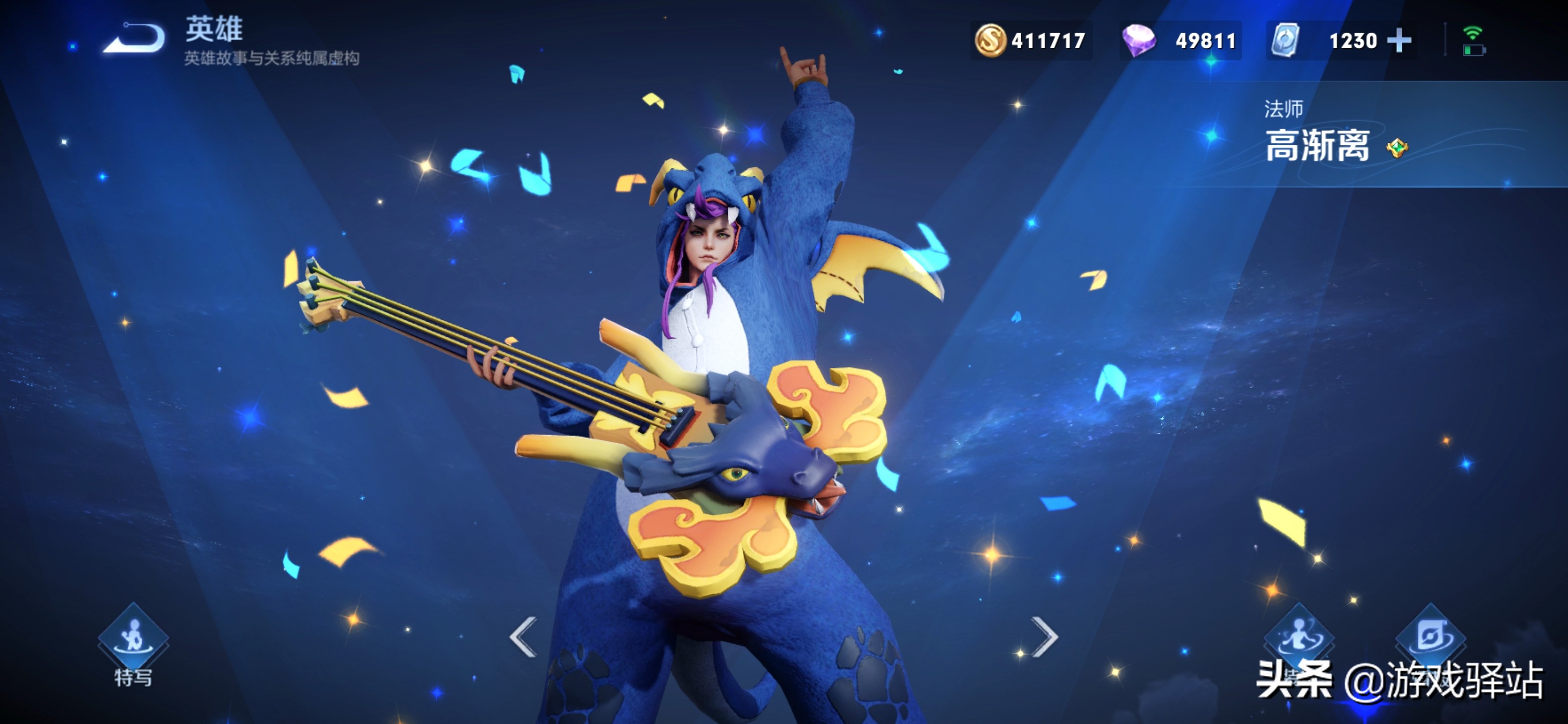Open the meditating figure icon
The width and height of the screenshot is (1568, 724).
[x=1299, y=637]
